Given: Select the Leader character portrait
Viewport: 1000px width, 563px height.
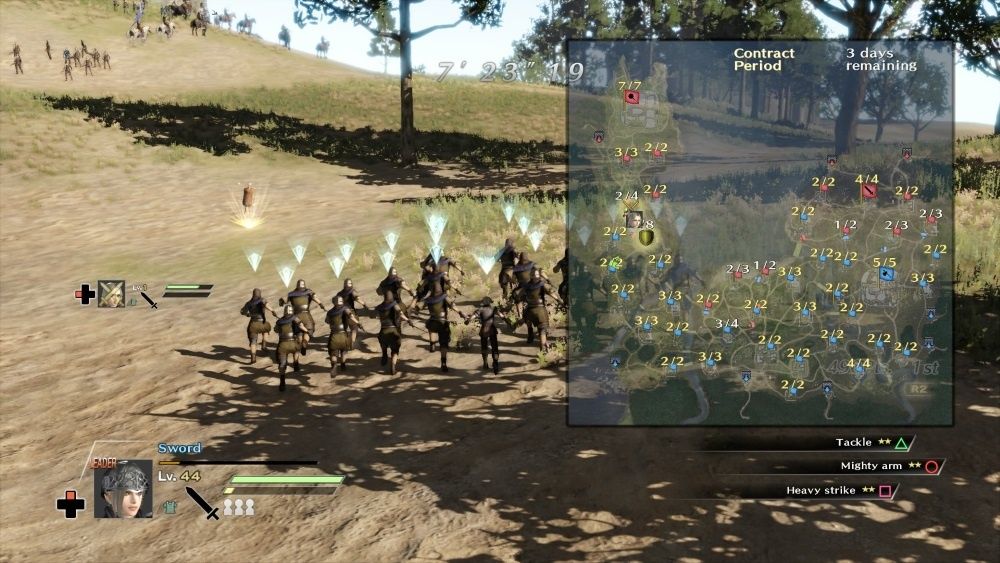Looking at the screenshot, I should 123,489.
